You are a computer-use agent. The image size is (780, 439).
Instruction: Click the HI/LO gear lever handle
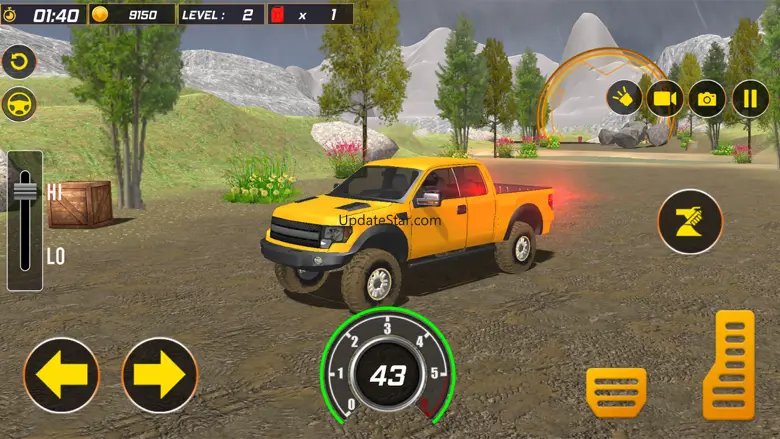[25, 191]
